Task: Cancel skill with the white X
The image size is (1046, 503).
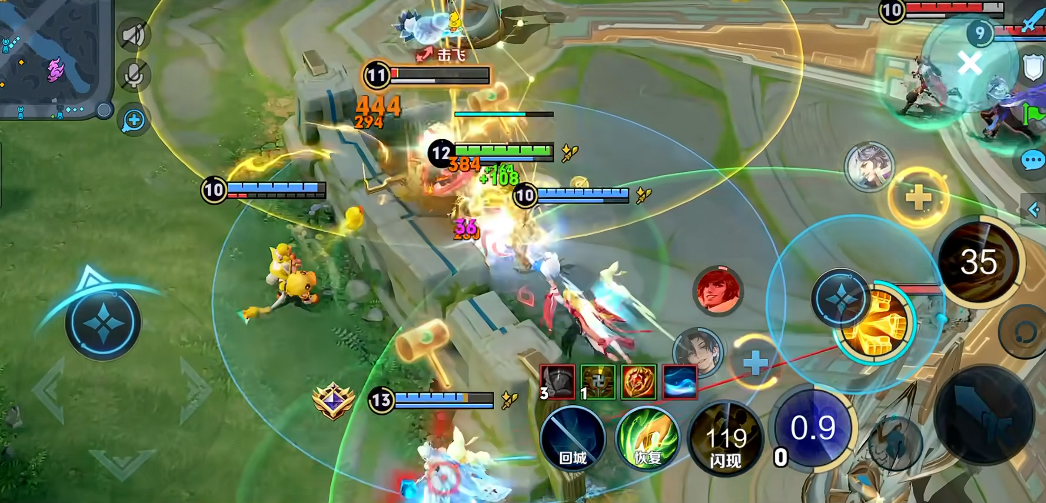Action: tap(969, 64)
